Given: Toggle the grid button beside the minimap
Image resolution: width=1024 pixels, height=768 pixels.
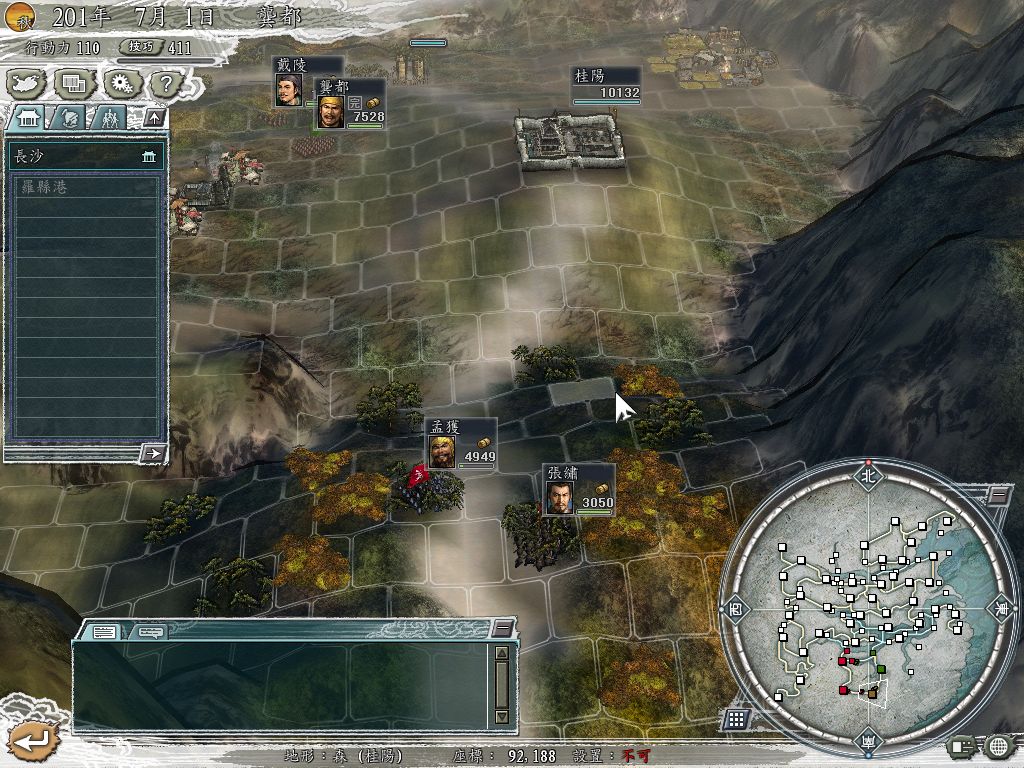Looking at the screenshot, I should [x=735, y=718].
